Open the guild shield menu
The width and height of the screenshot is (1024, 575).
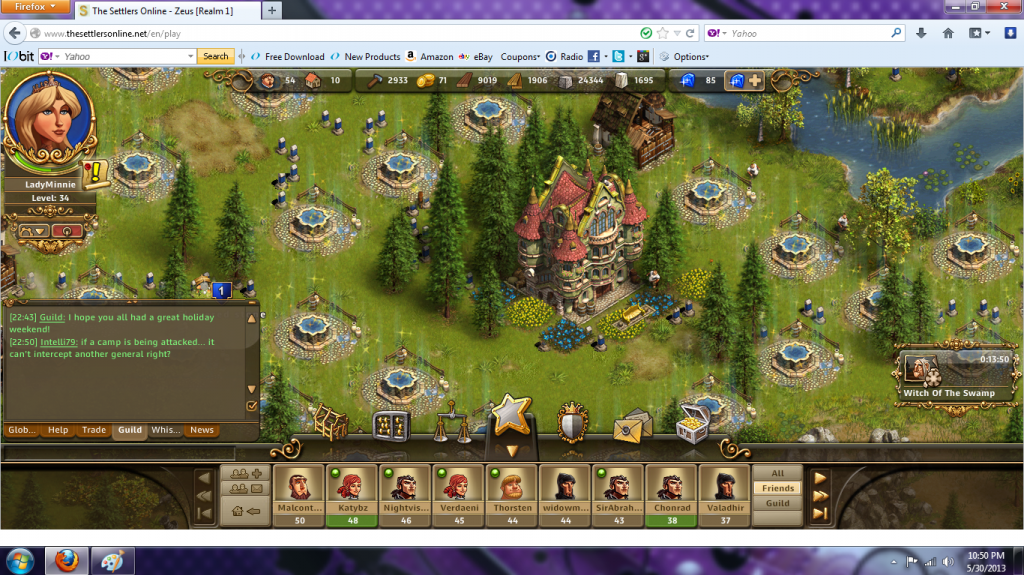[x=572, y=422]
